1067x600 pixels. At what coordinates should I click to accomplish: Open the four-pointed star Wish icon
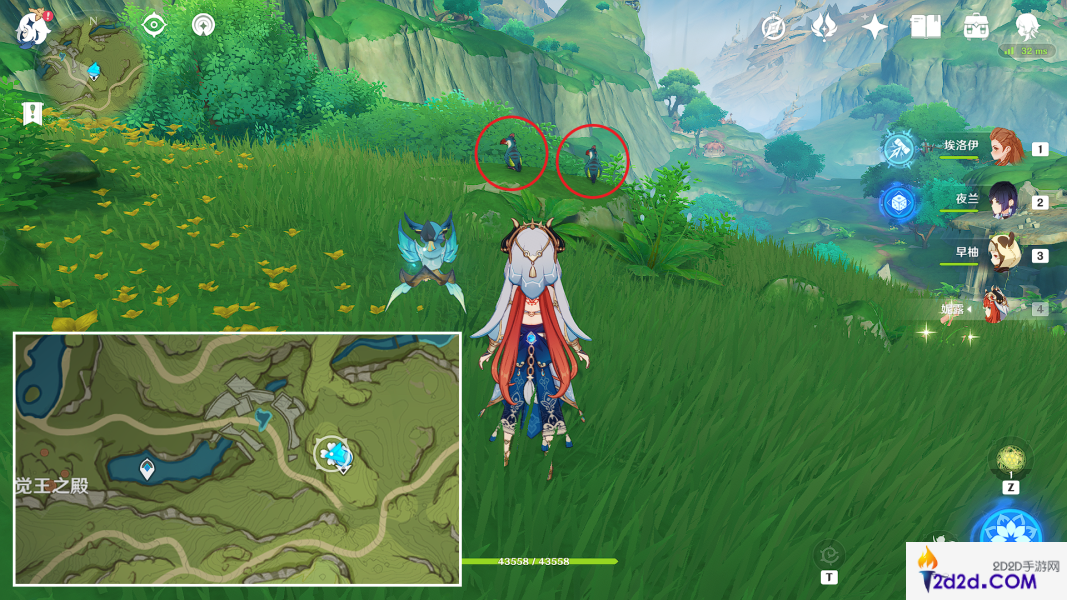click(x=875, y=27)
